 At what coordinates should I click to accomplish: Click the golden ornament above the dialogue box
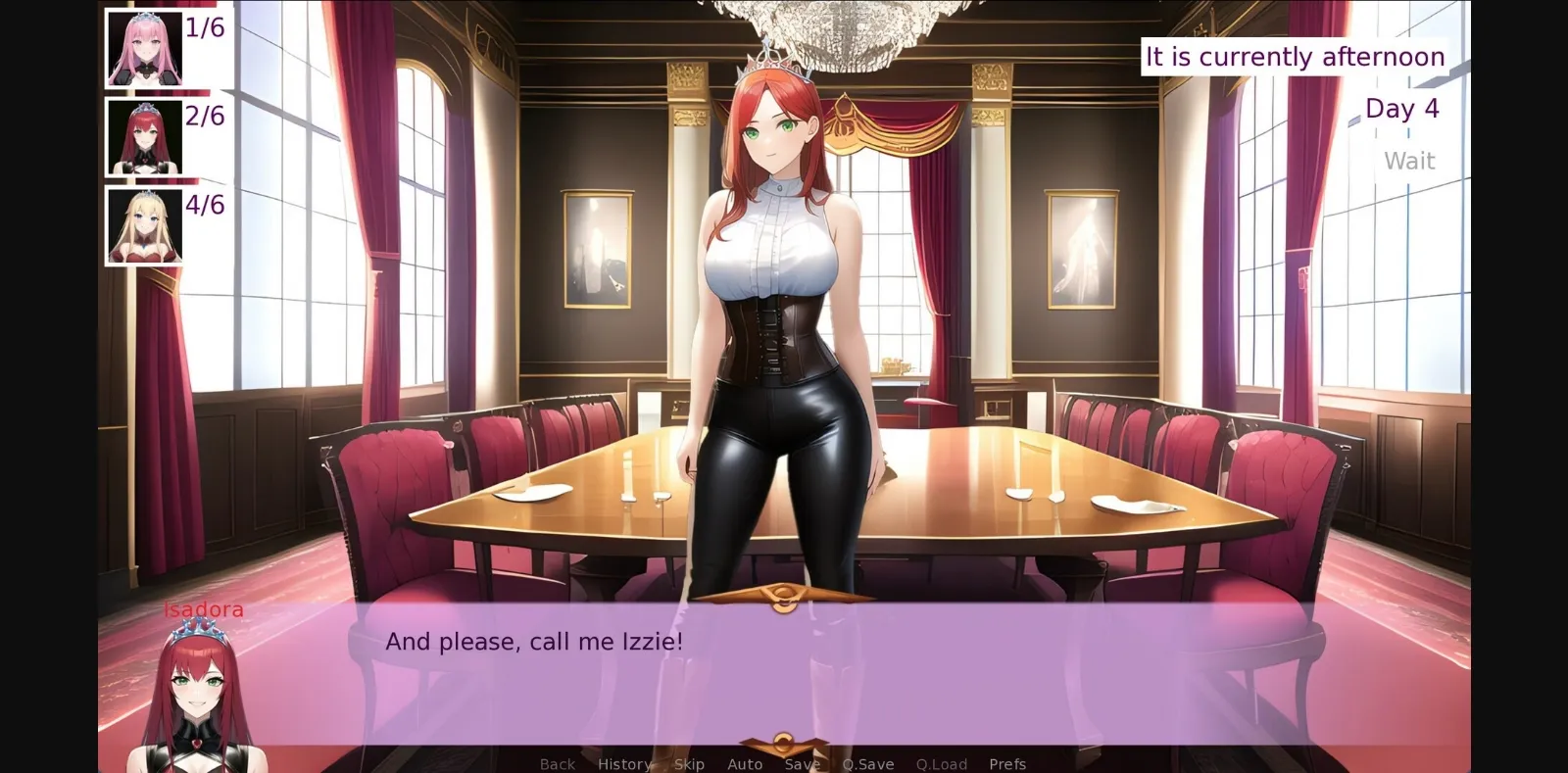coord(784,595)
